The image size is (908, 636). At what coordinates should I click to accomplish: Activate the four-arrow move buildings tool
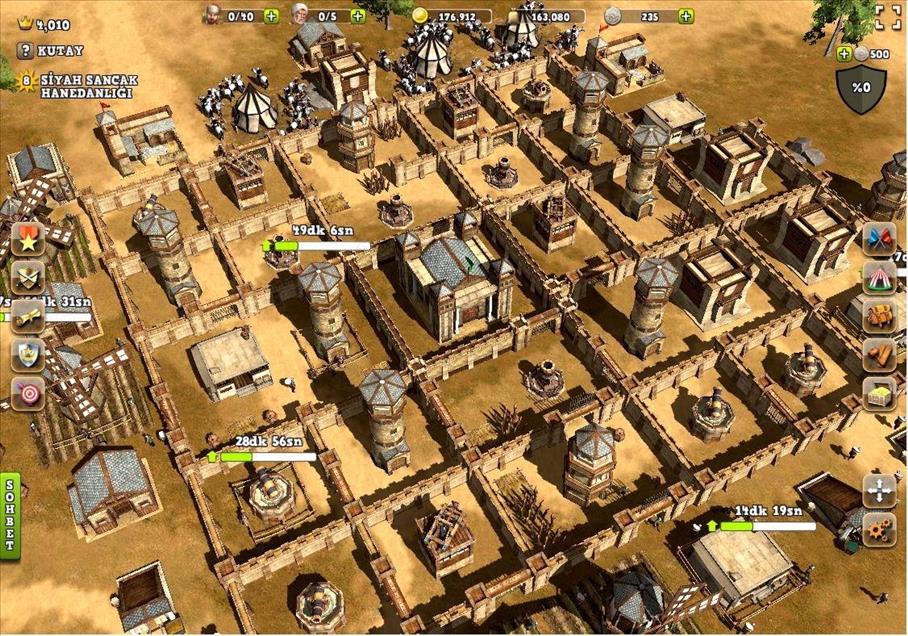coord(879,490)
